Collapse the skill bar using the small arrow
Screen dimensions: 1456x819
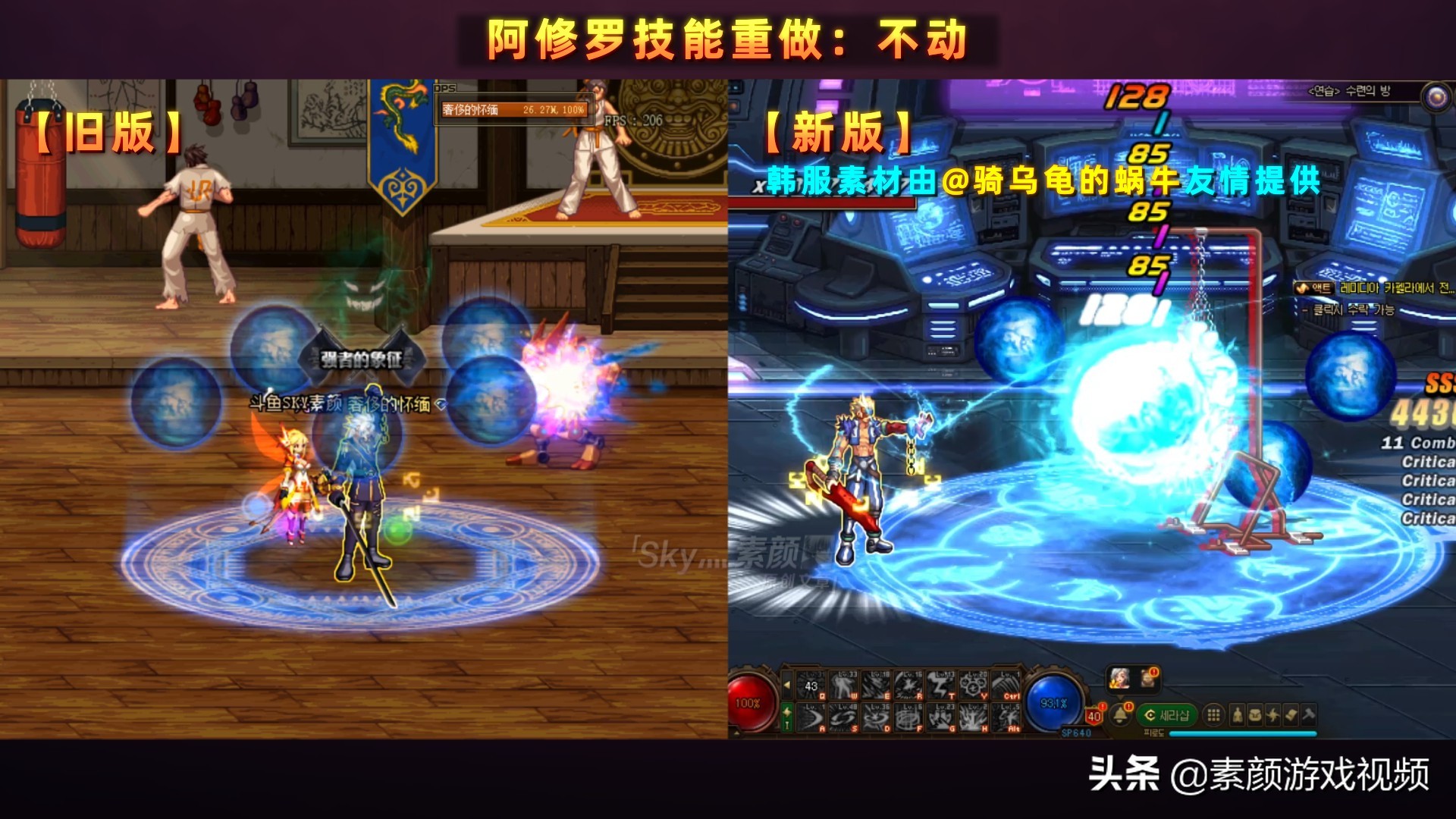[x=788, y=686]
